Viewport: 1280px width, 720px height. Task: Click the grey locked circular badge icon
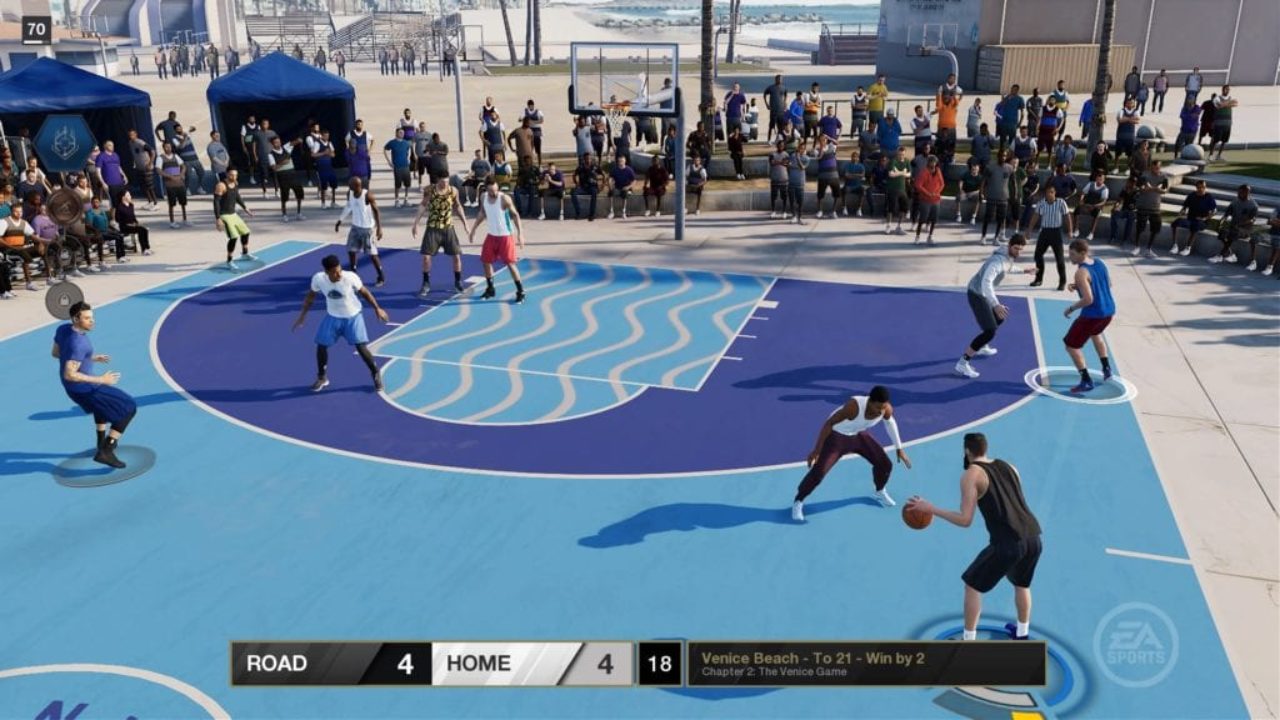pyautogui.click(x=64, y=299)
